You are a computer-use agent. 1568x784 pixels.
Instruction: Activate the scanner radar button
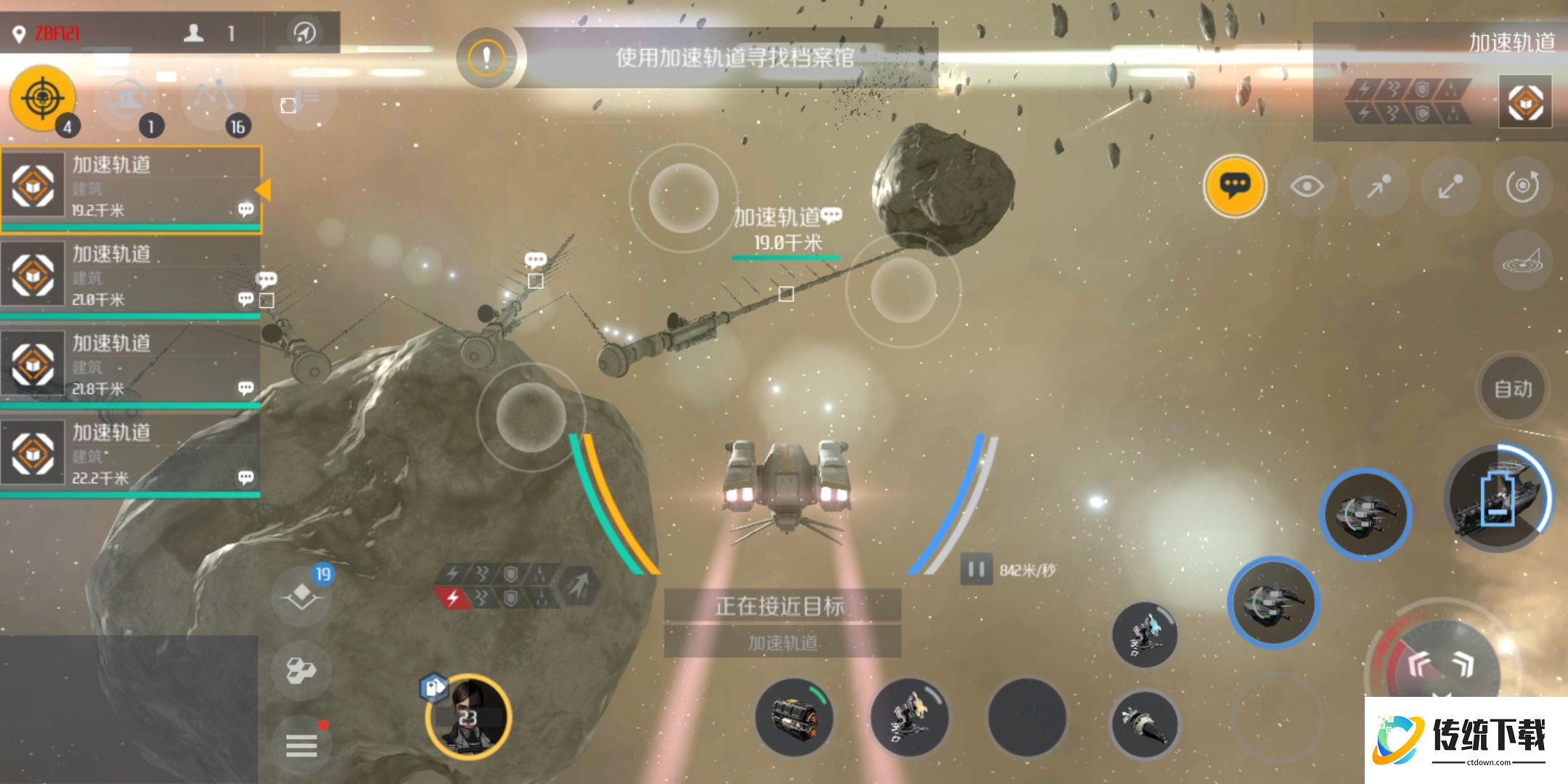(x=1522, y=262)
